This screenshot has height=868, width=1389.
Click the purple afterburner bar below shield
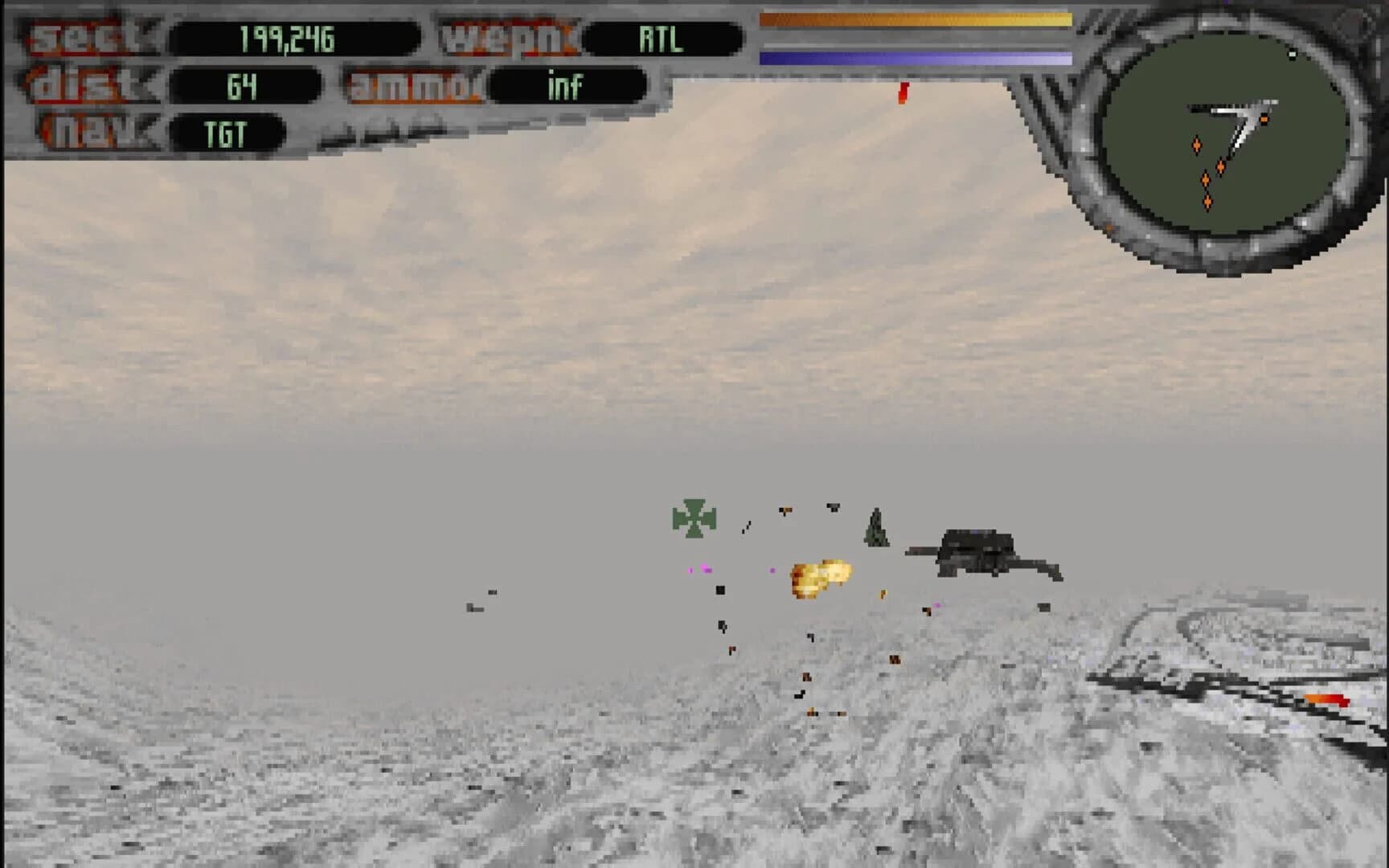pos(916,56)
